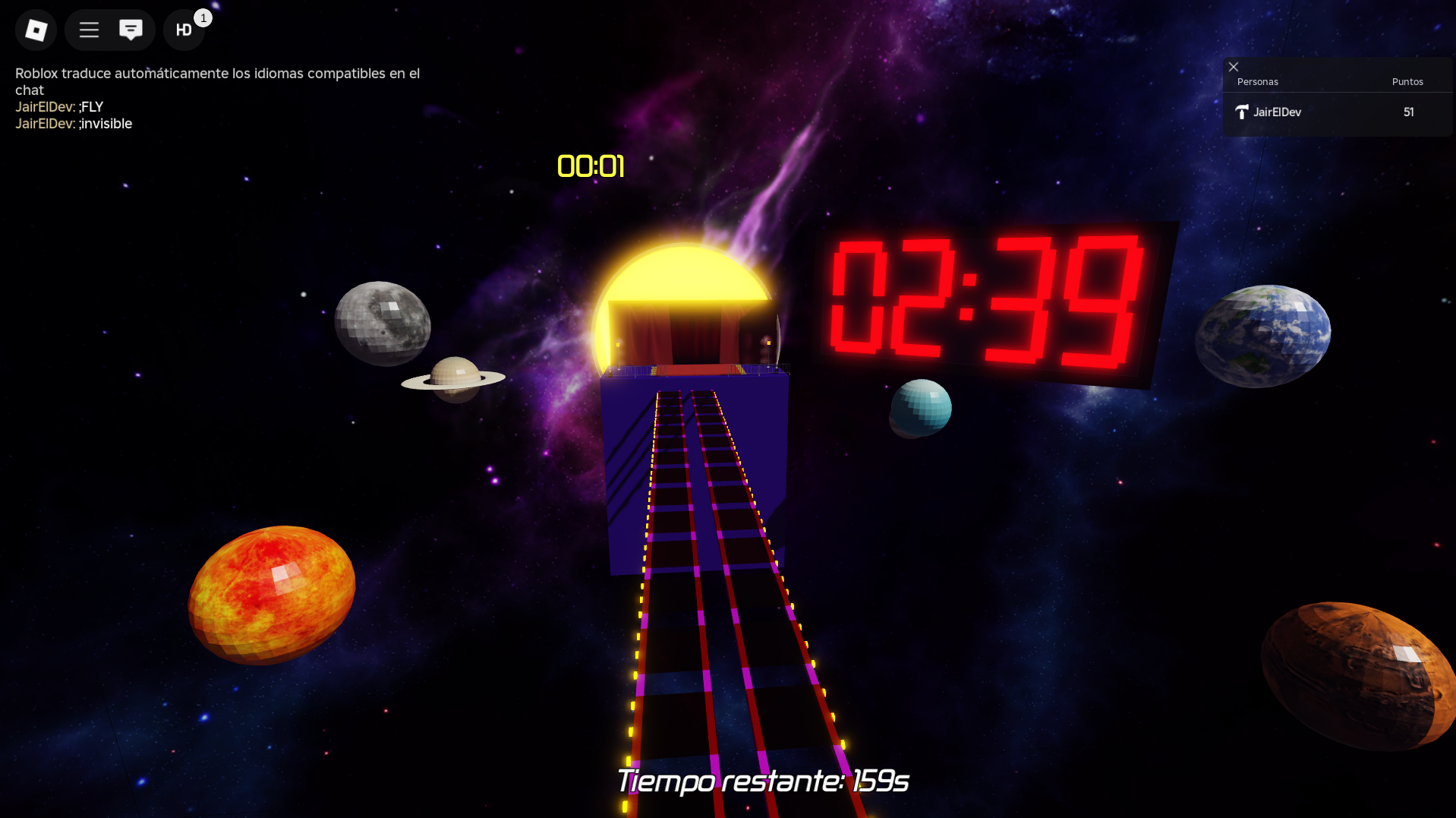Select player JairElDev in leaderboard
Image resolution: width=1456 pixels, height=818 pixels.
pyautogui.click(x=1277, y=112)
